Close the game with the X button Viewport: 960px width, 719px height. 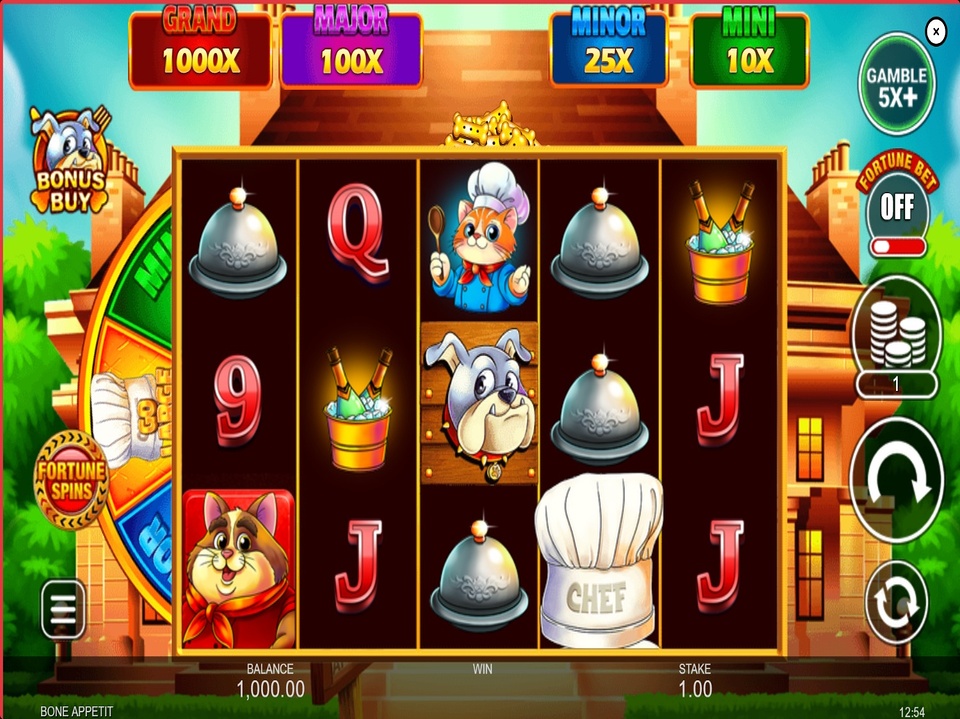coord(936,32)
